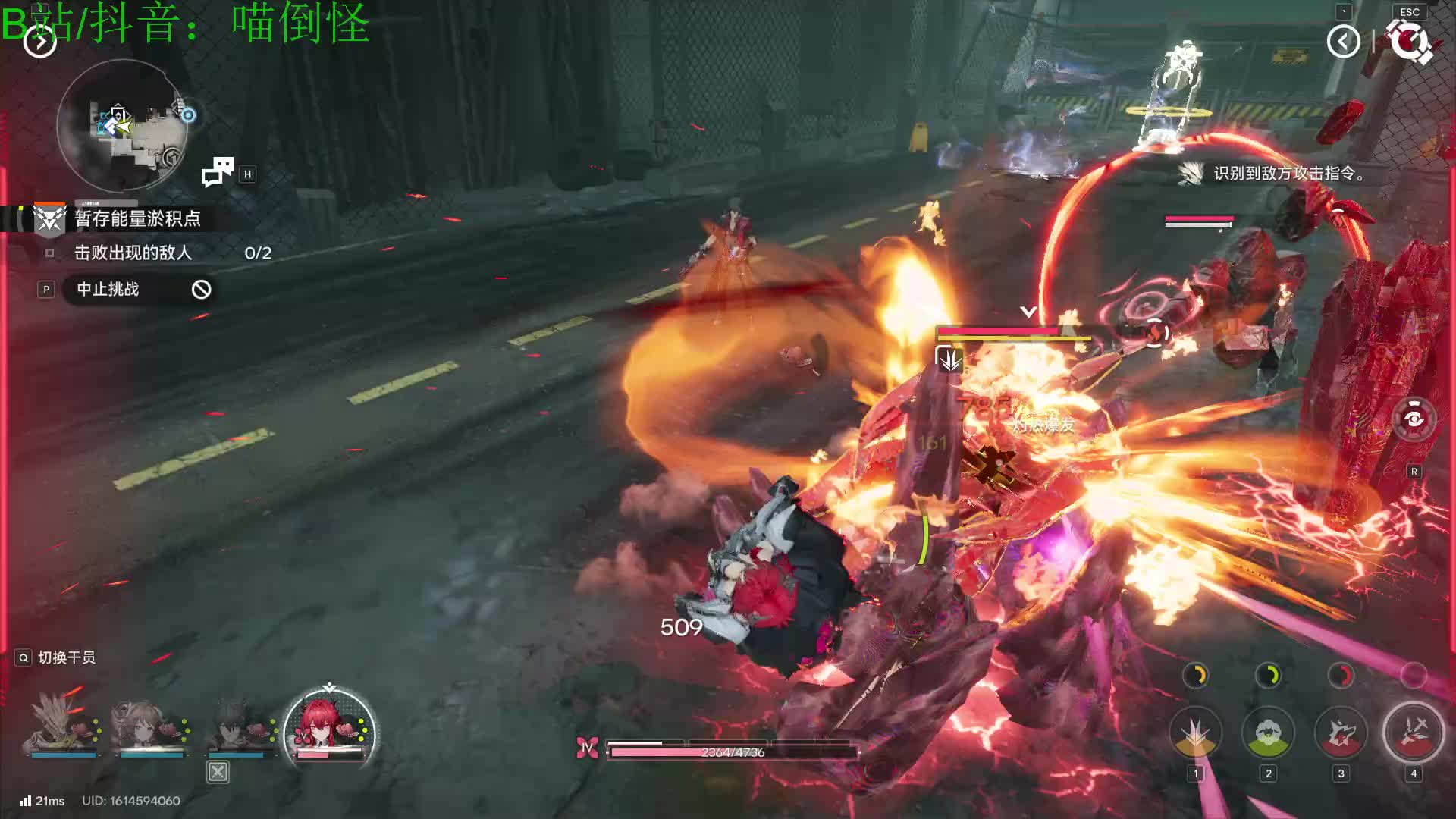This screenshot has height=819, width=1456.
Task: Click the circular right-arrow expand button
Action: (40, 42)
